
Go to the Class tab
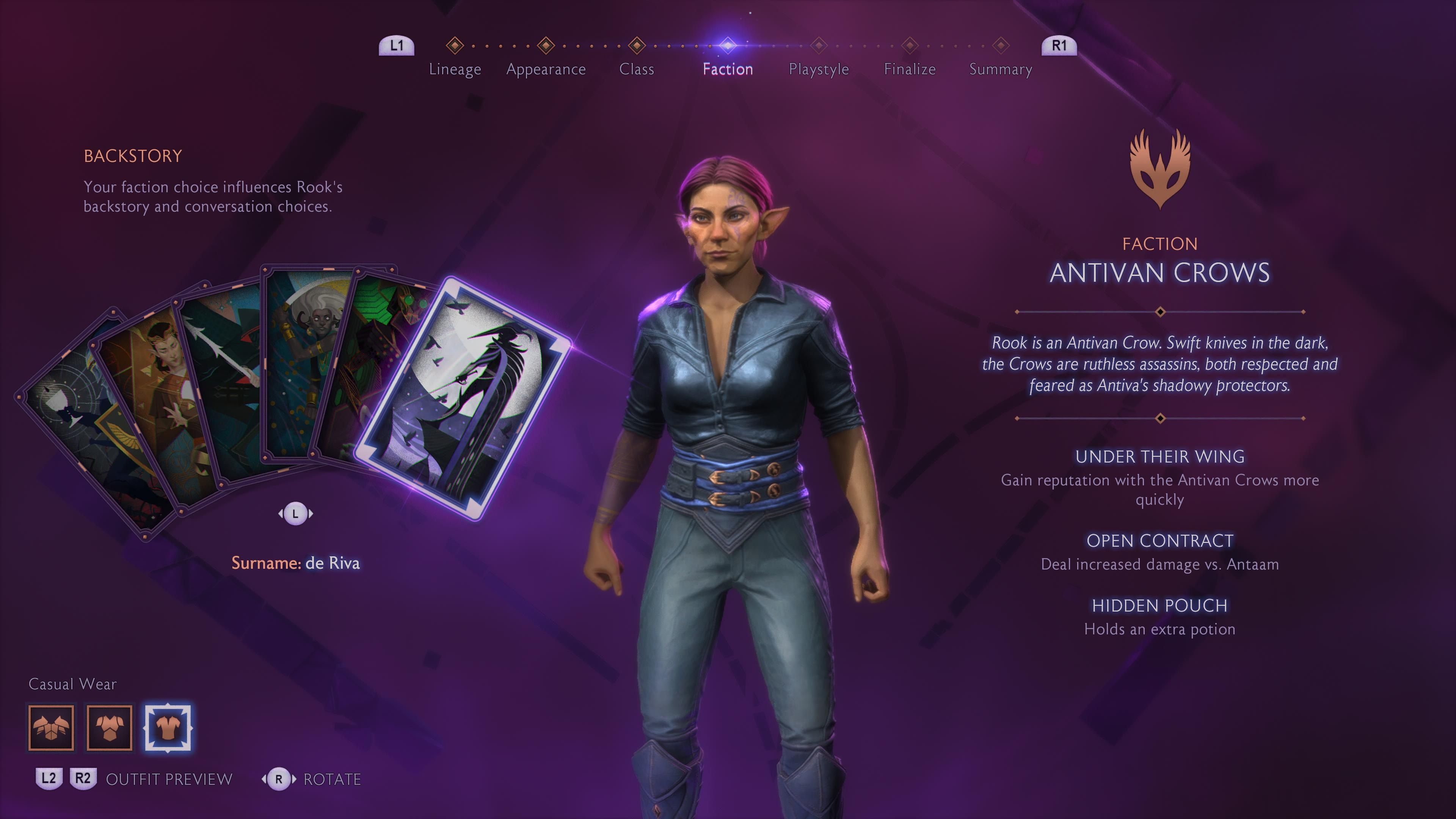pos(637,68)
